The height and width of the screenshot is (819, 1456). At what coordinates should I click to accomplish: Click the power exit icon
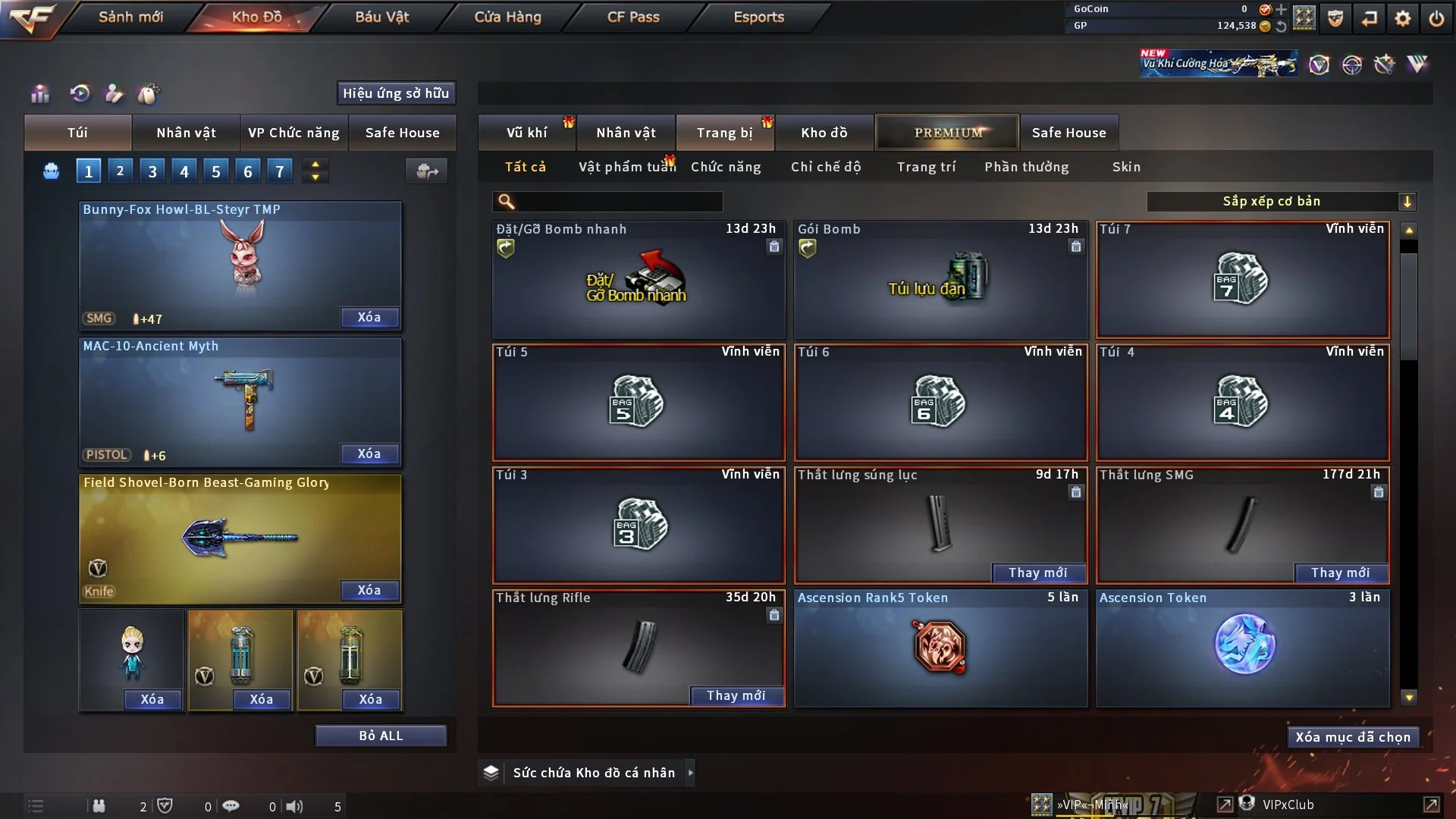1436,18
